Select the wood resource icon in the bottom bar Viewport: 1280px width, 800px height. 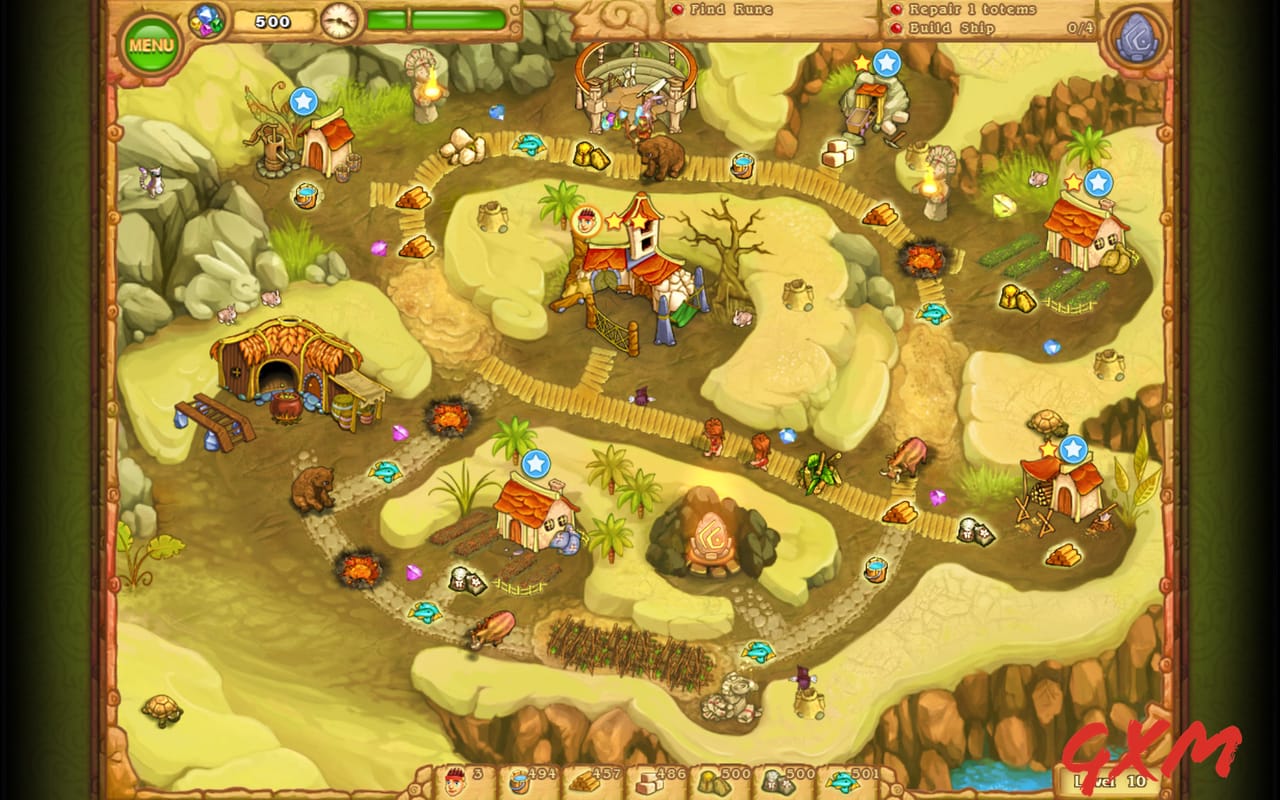click(x=585, y=783)
